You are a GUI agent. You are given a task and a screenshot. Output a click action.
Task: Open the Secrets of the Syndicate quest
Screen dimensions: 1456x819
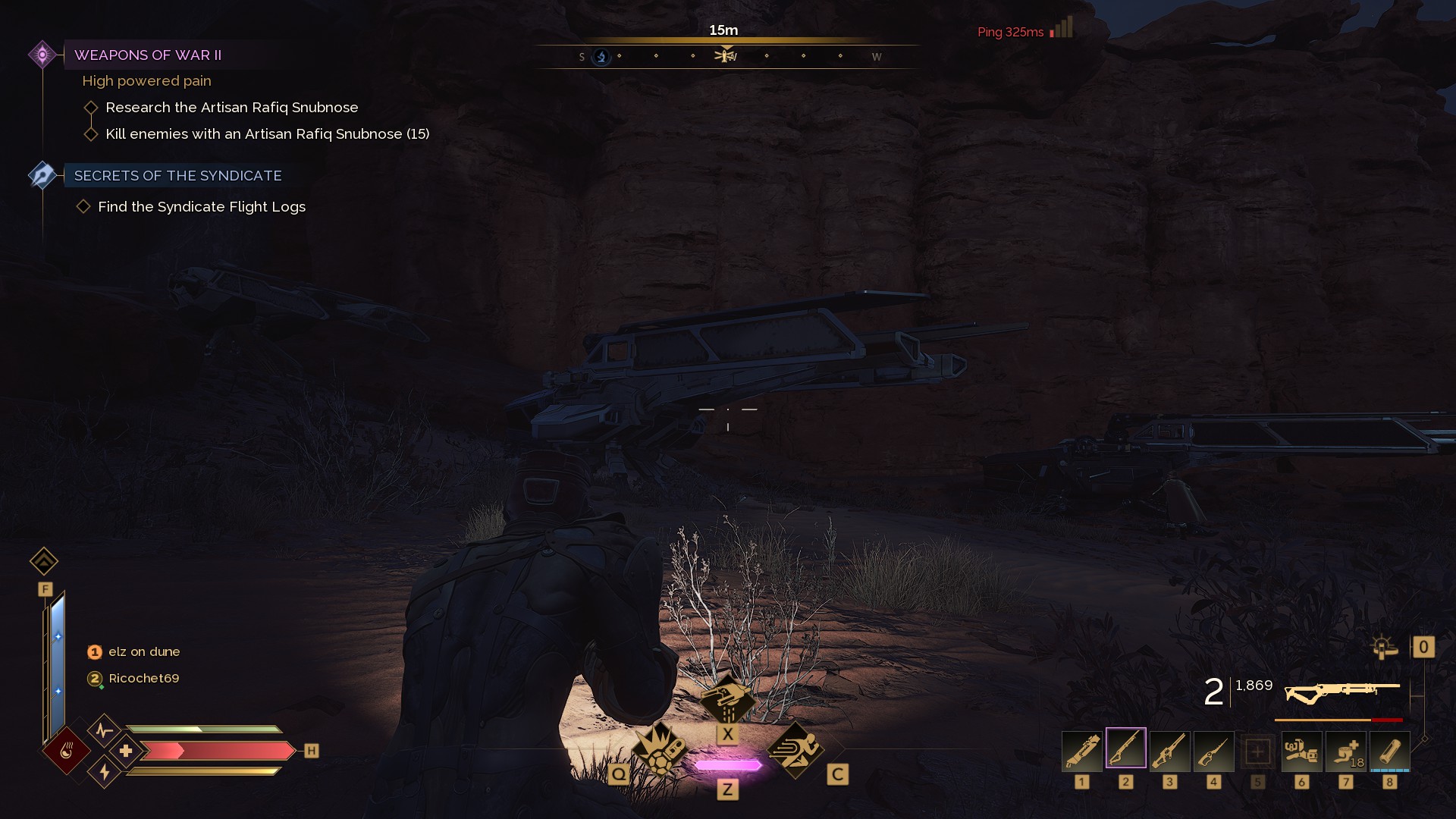(x=177, y=176)
